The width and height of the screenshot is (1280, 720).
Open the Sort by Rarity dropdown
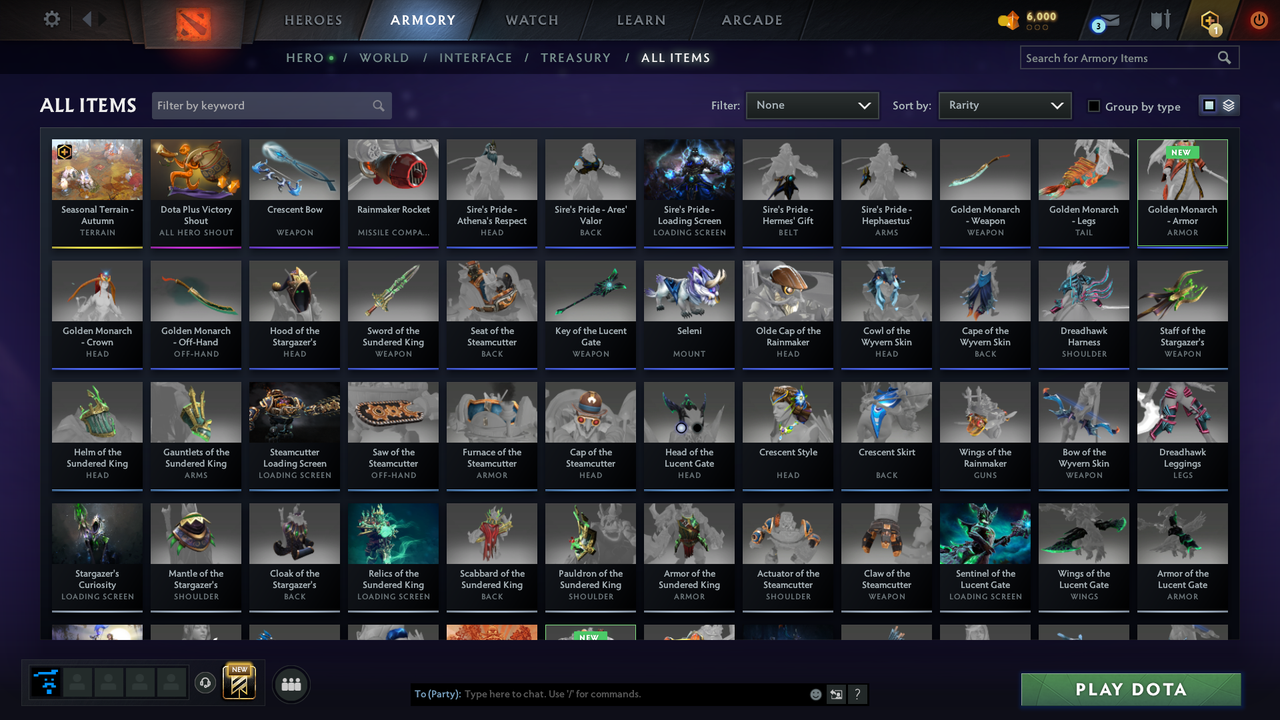pos(1004,105)
